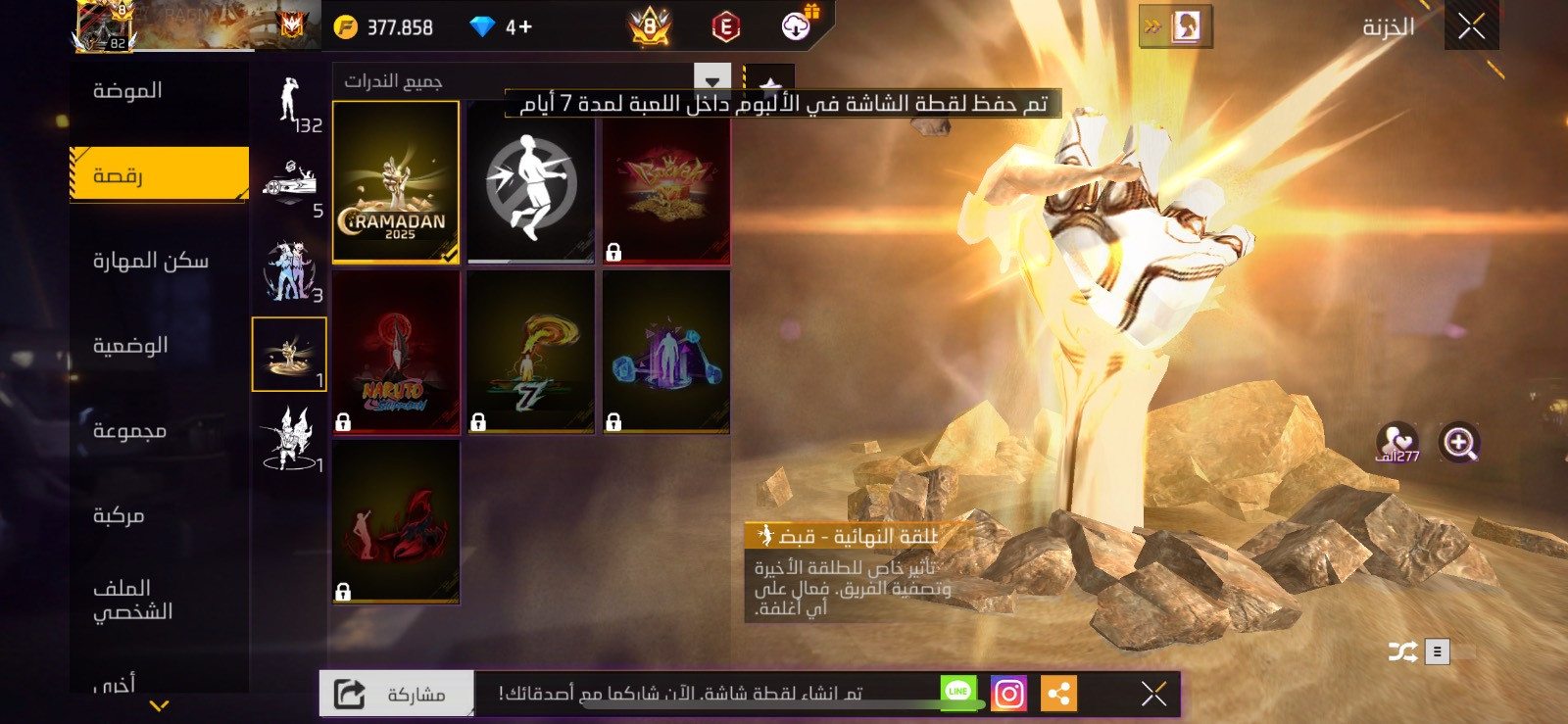1568x724 pixels.
Task: Select the winged emote category at sidebar bottom
Action: (x=290, y=441)
